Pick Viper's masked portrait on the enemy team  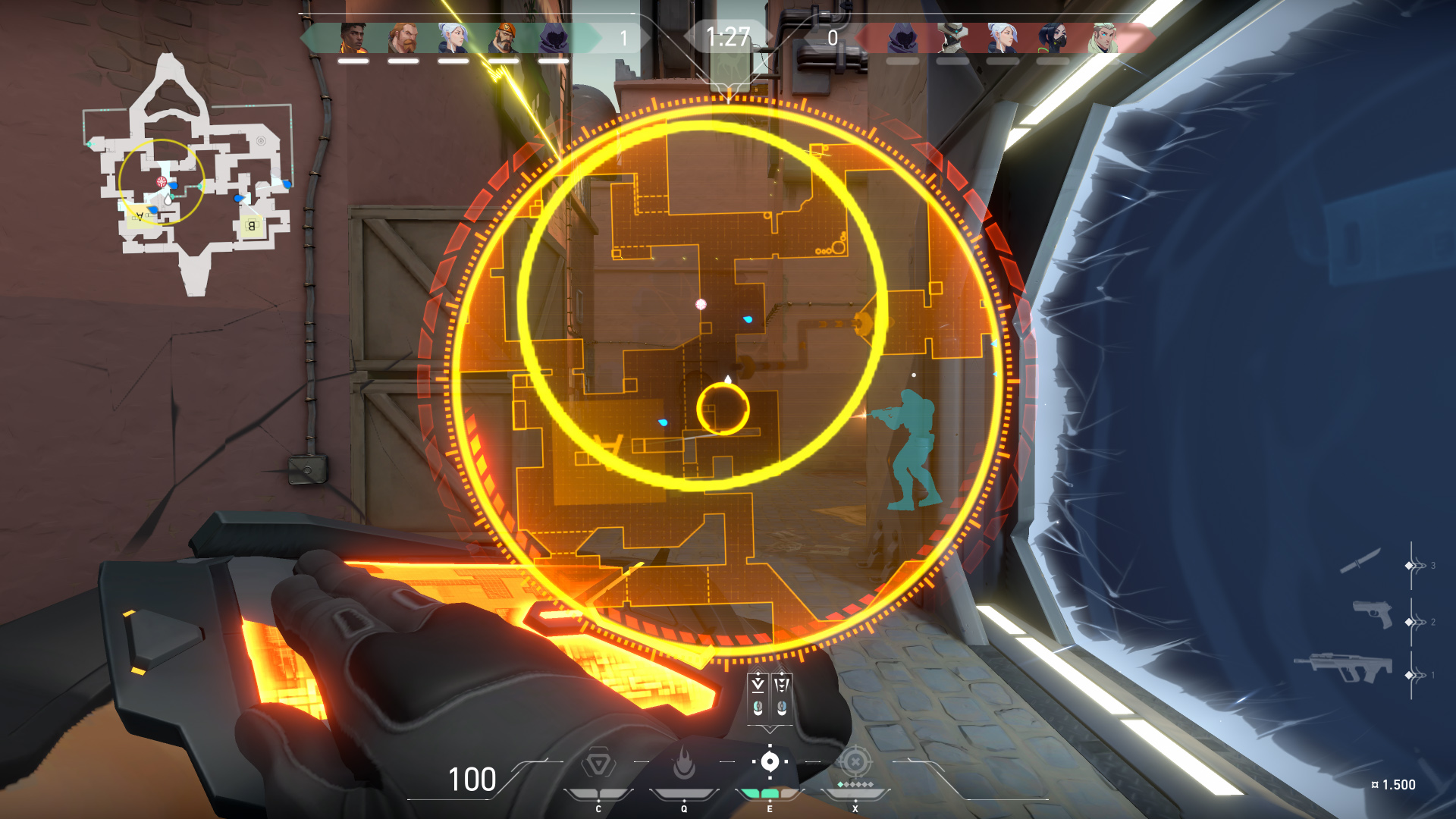coord(1053,38)
